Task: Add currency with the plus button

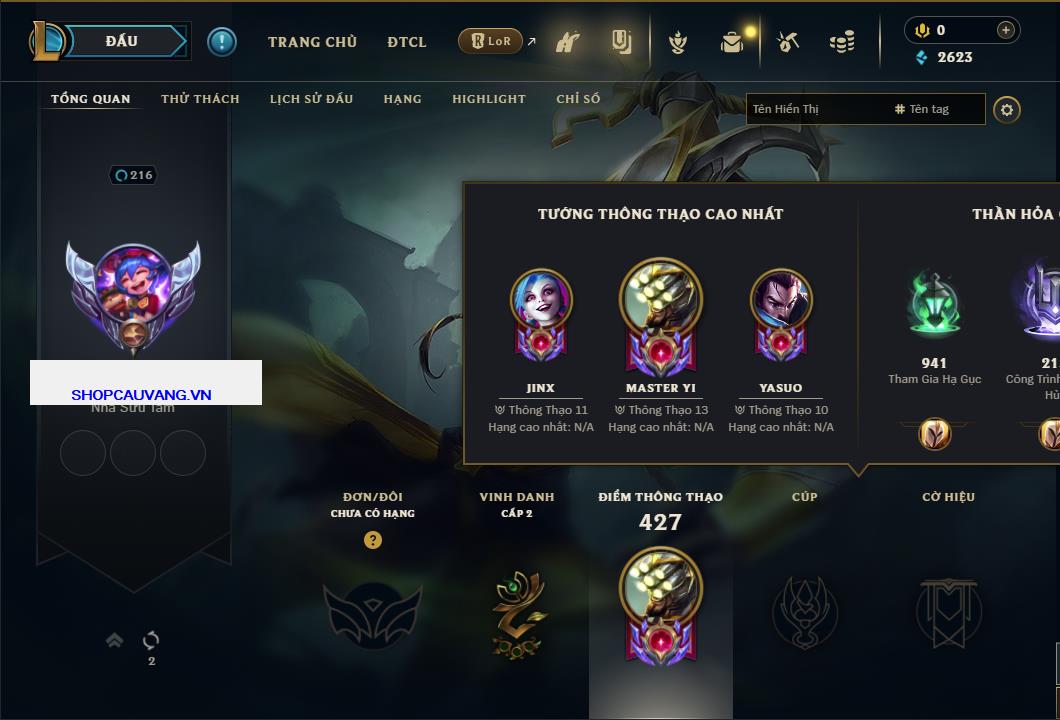Action: 1006,30
